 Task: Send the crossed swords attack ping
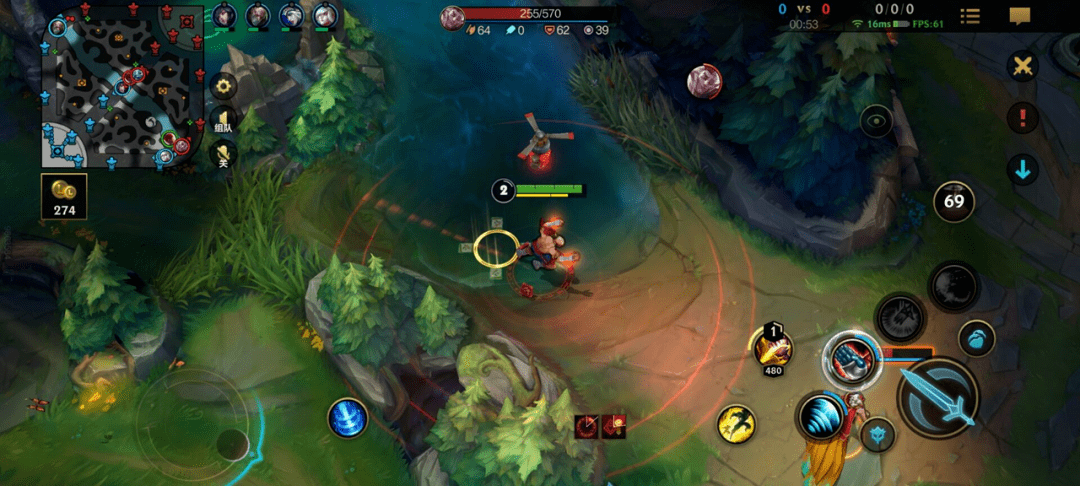pos(1022,66)
